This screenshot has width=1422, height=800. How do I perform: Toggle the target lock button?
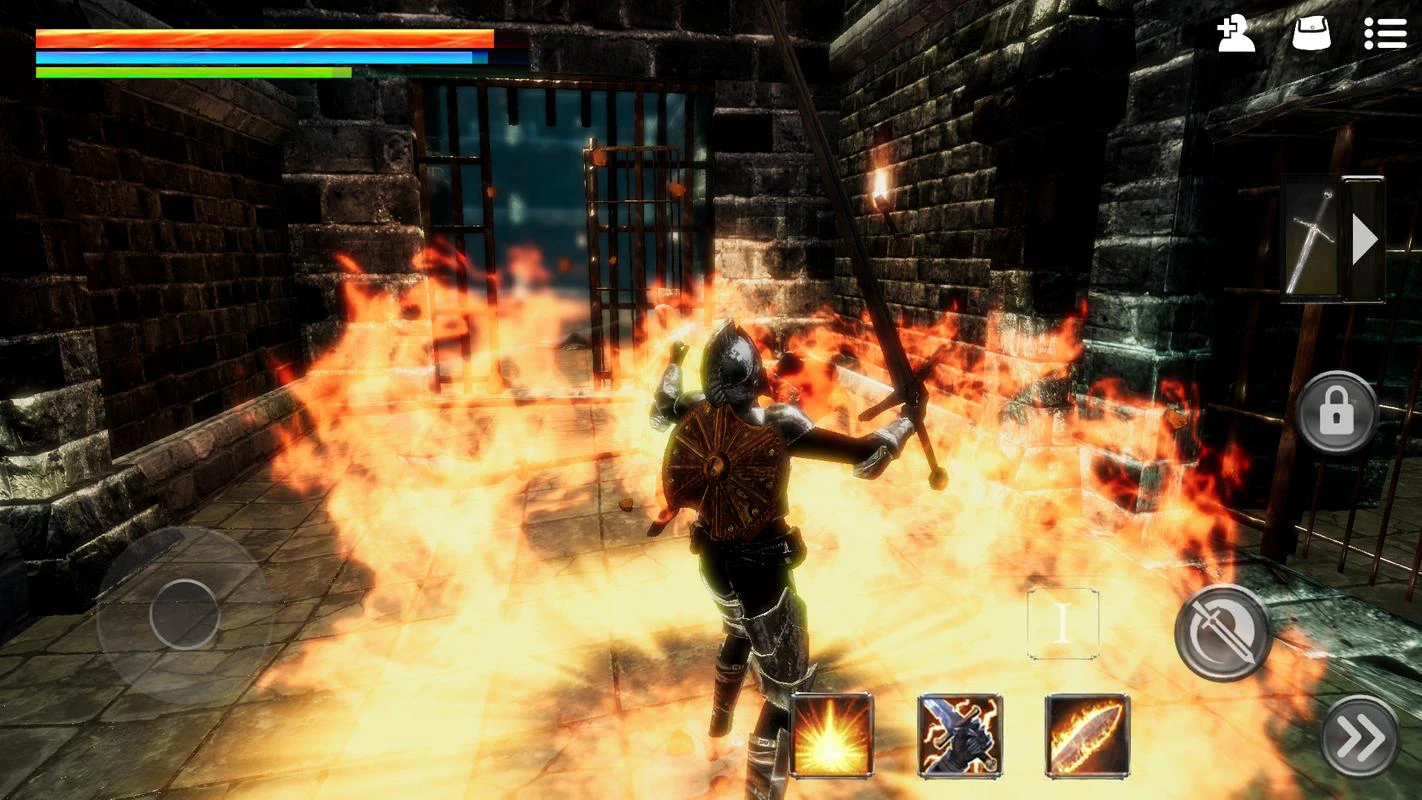coord(1337,412)
